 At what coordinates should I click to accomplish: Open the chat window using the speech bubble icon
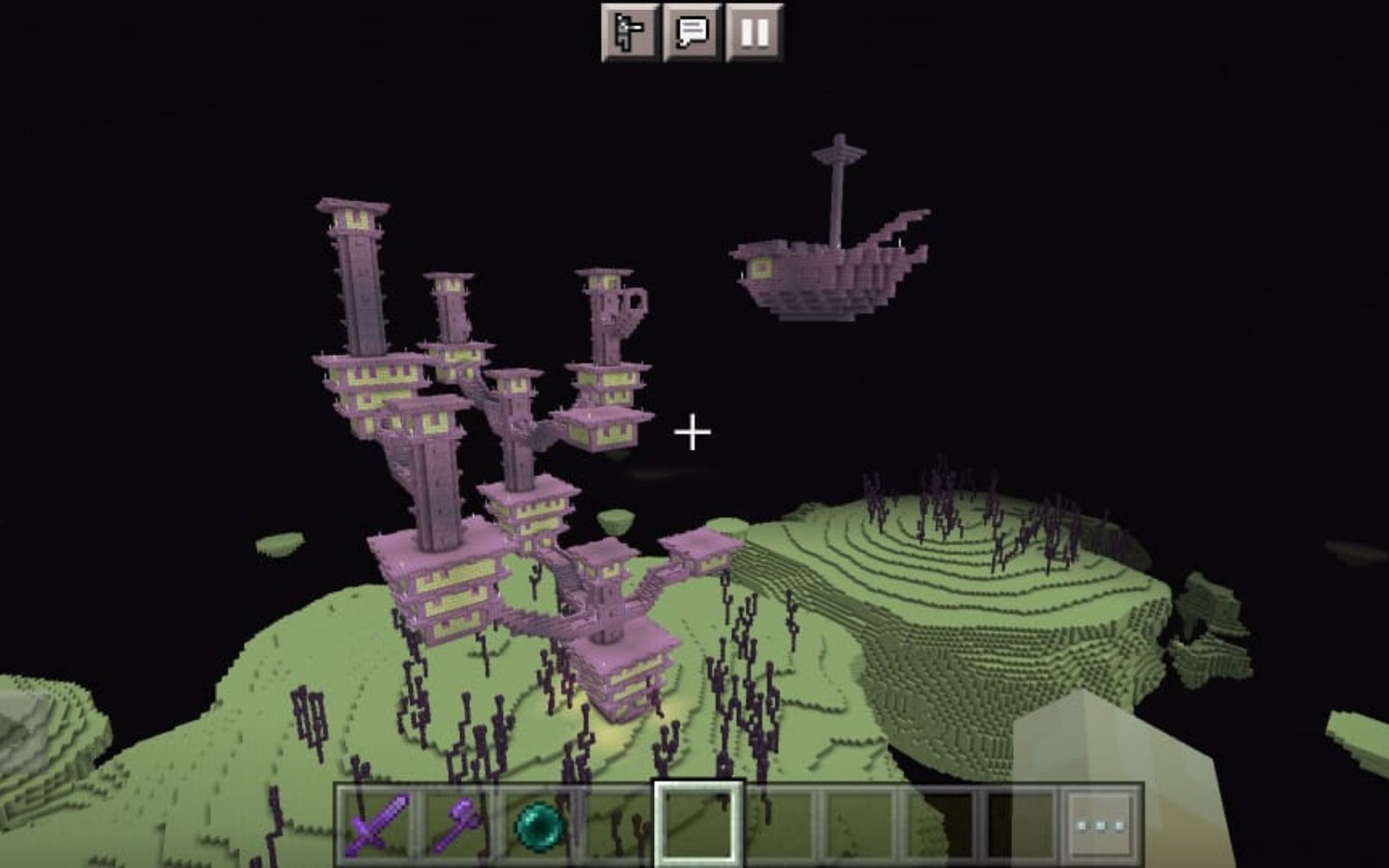click(691, 30)
